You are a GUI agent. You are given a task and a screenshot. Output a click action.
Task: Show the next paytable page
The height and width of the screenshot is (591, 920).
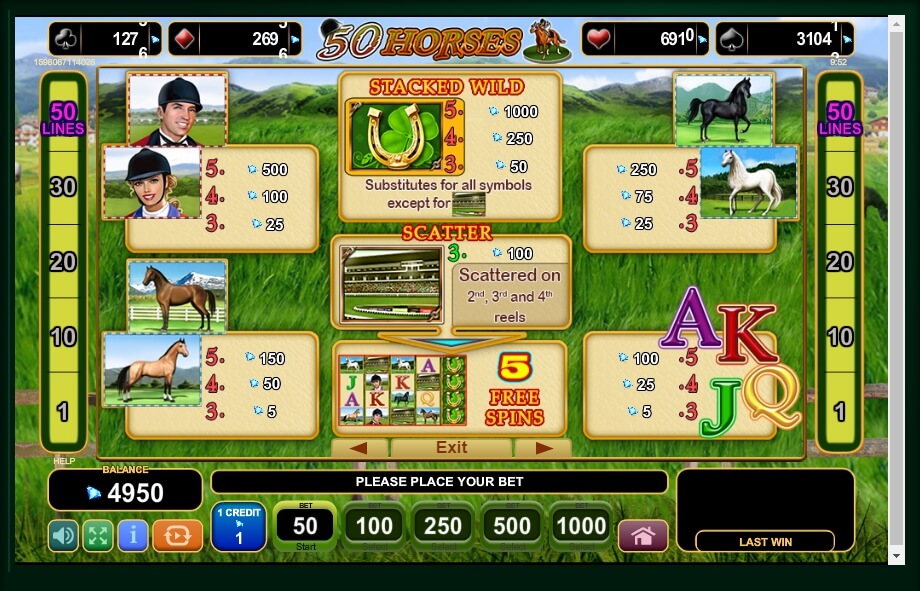pyautogui.click(x=544, y=448)
